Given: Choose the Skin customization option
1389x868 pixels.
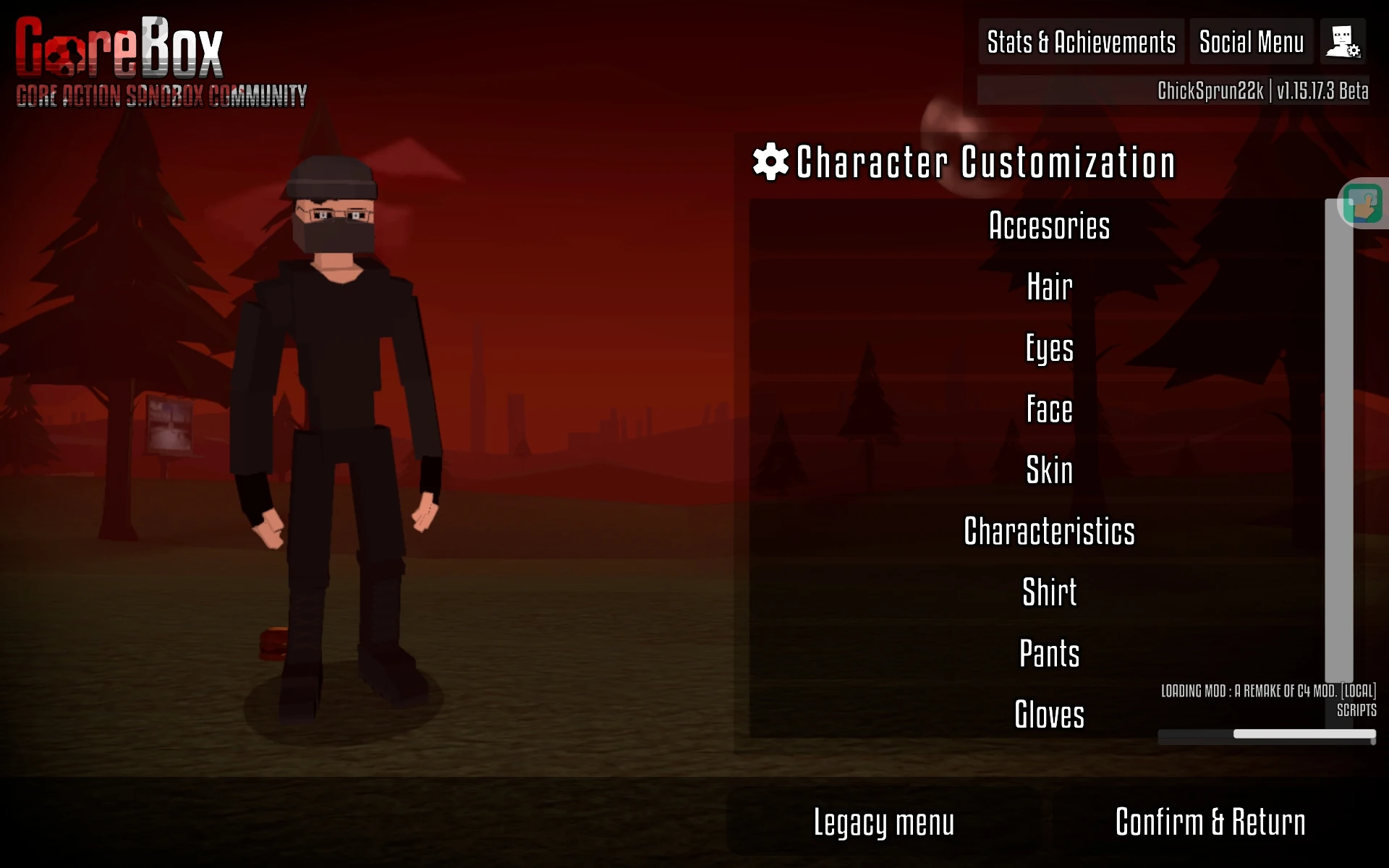Looking at the screenshot, I should point(1049,470).
